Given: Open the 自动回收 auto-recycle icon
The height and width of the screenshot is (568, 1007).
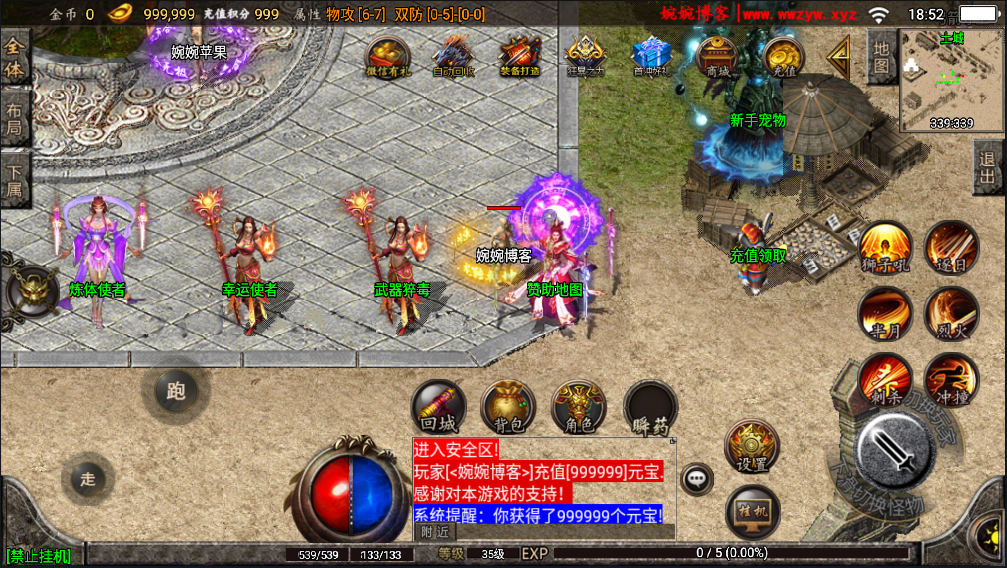Looking at the screenshot, I should (x=453, y=55).
